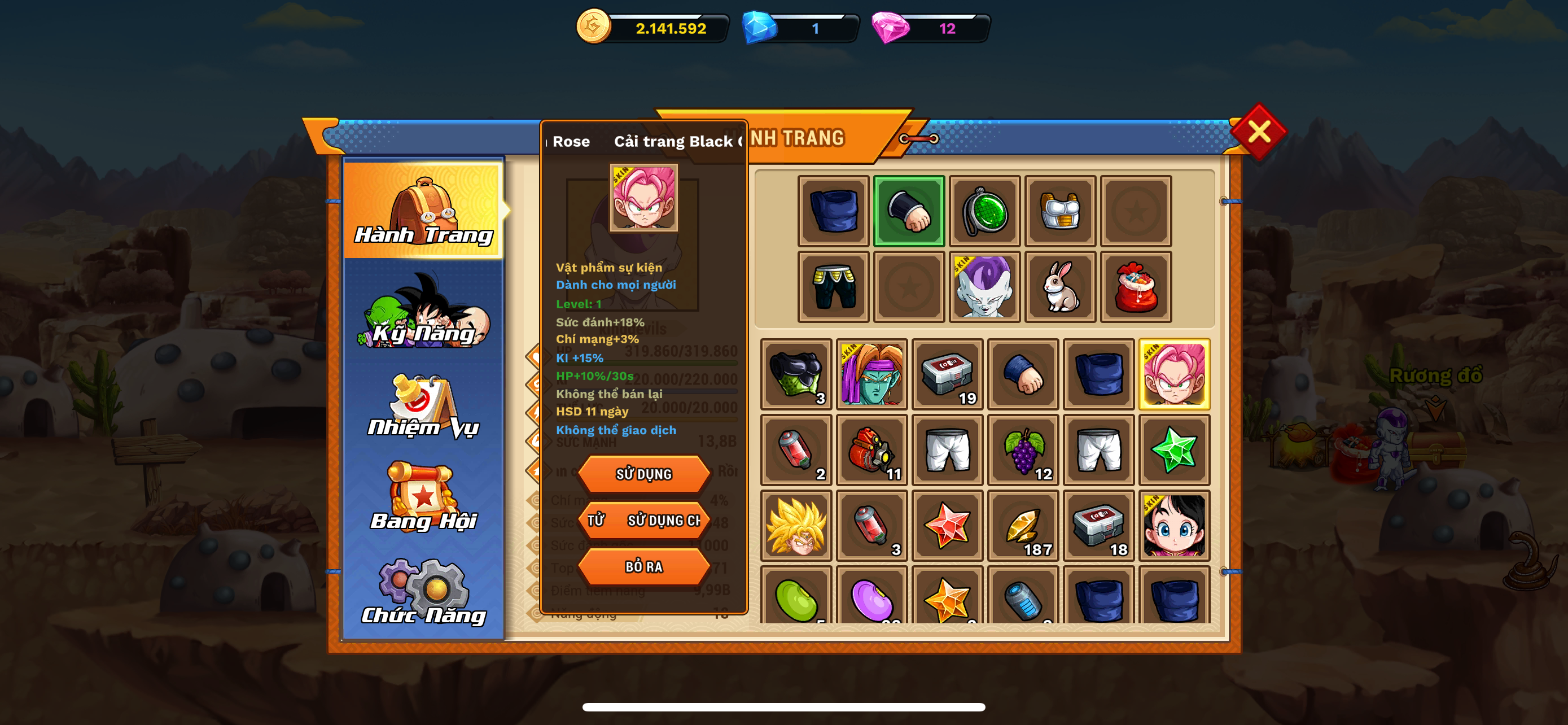Image resolution: width=1568 pixels, height=725 pixels.
Task: Select the Bang Hội tab
Action: 424,498
